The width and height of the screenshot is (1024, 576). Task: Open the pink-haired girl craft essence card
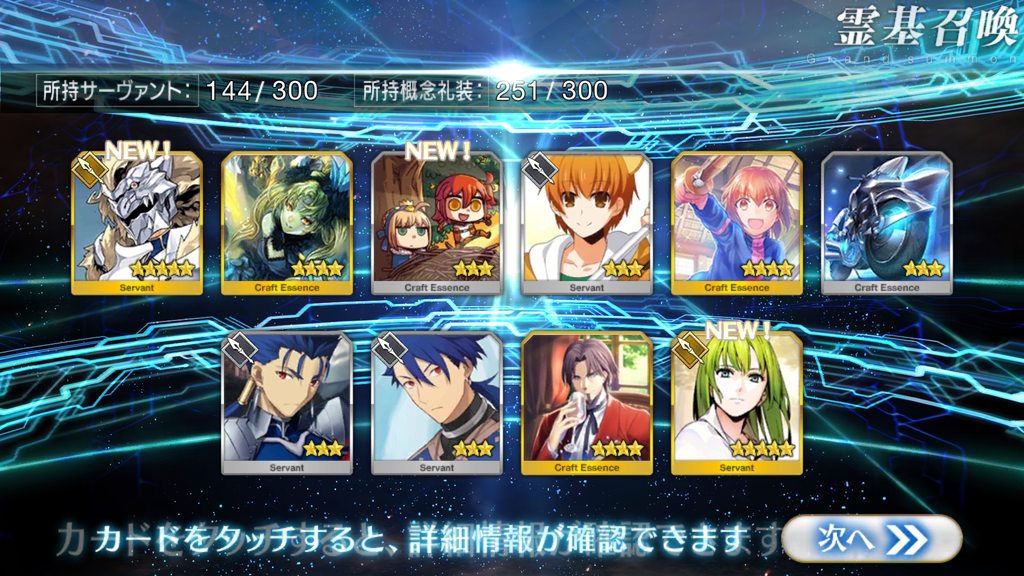click(737, 224)
